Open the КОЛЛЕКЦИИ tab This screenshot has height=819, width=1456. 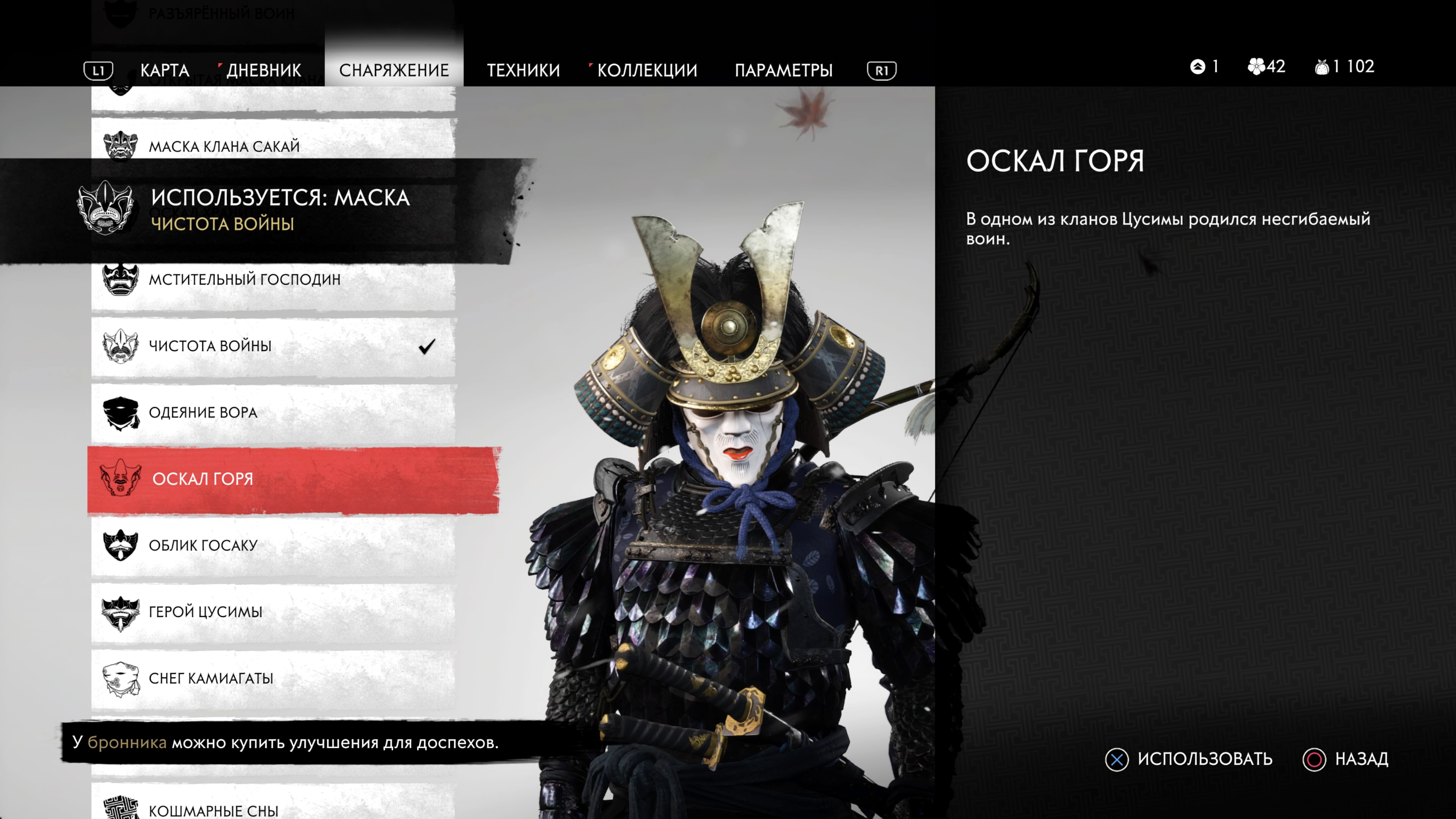tap(646, 70)
